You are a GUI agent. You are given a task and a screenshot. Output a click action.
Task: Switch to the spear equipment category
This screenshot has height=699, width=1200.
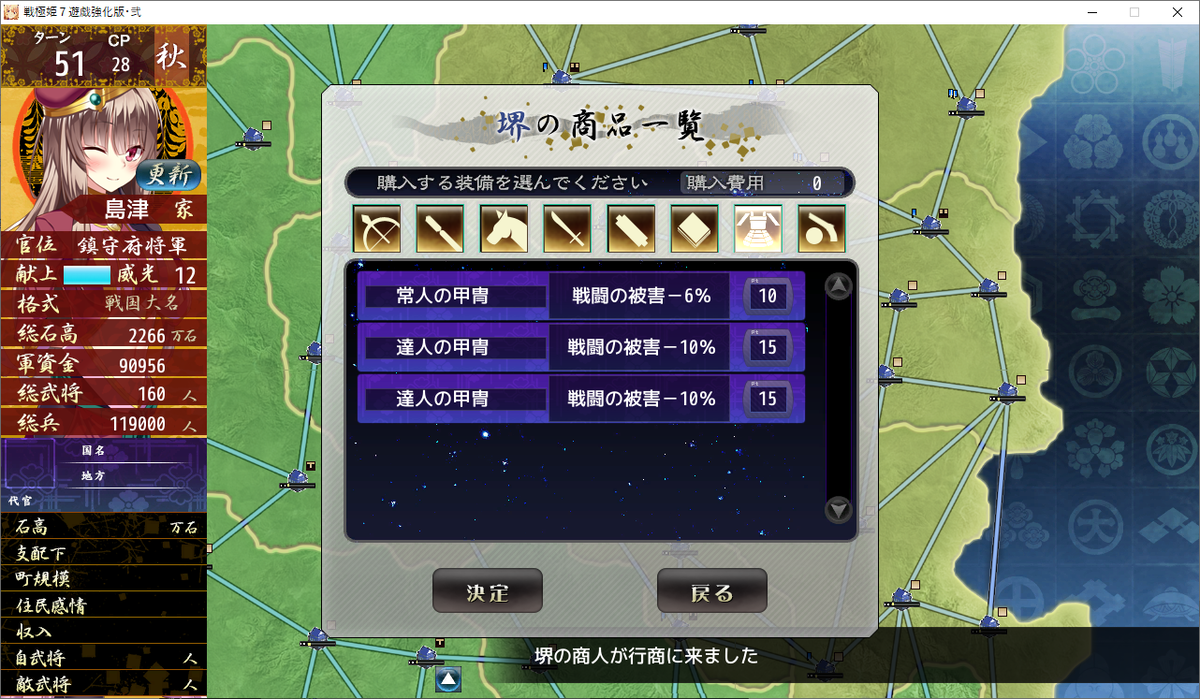(x=440, y=228)
